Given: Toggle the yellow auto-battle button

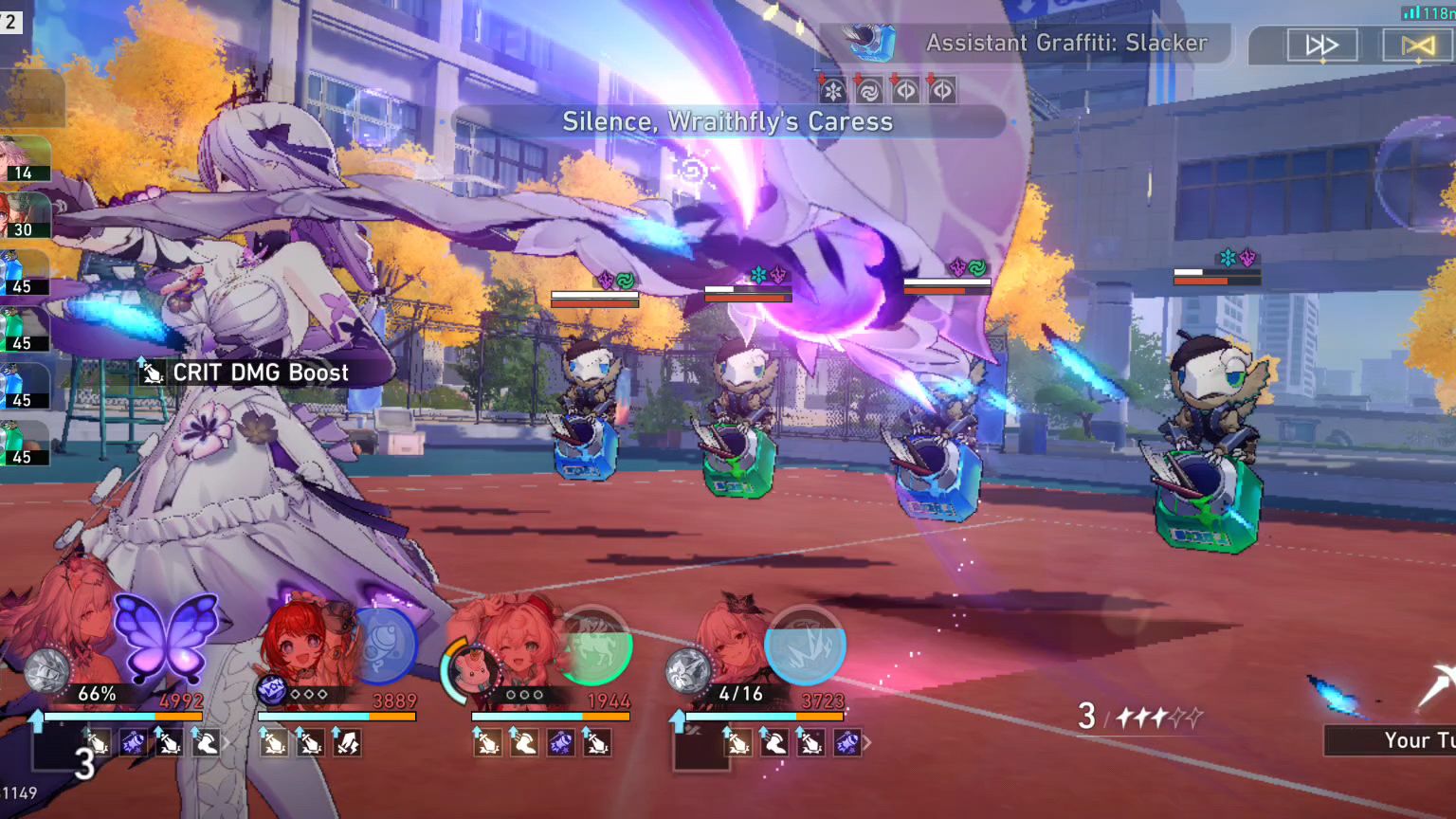Looking at the screenshot, I should [x=1417, y=45].
